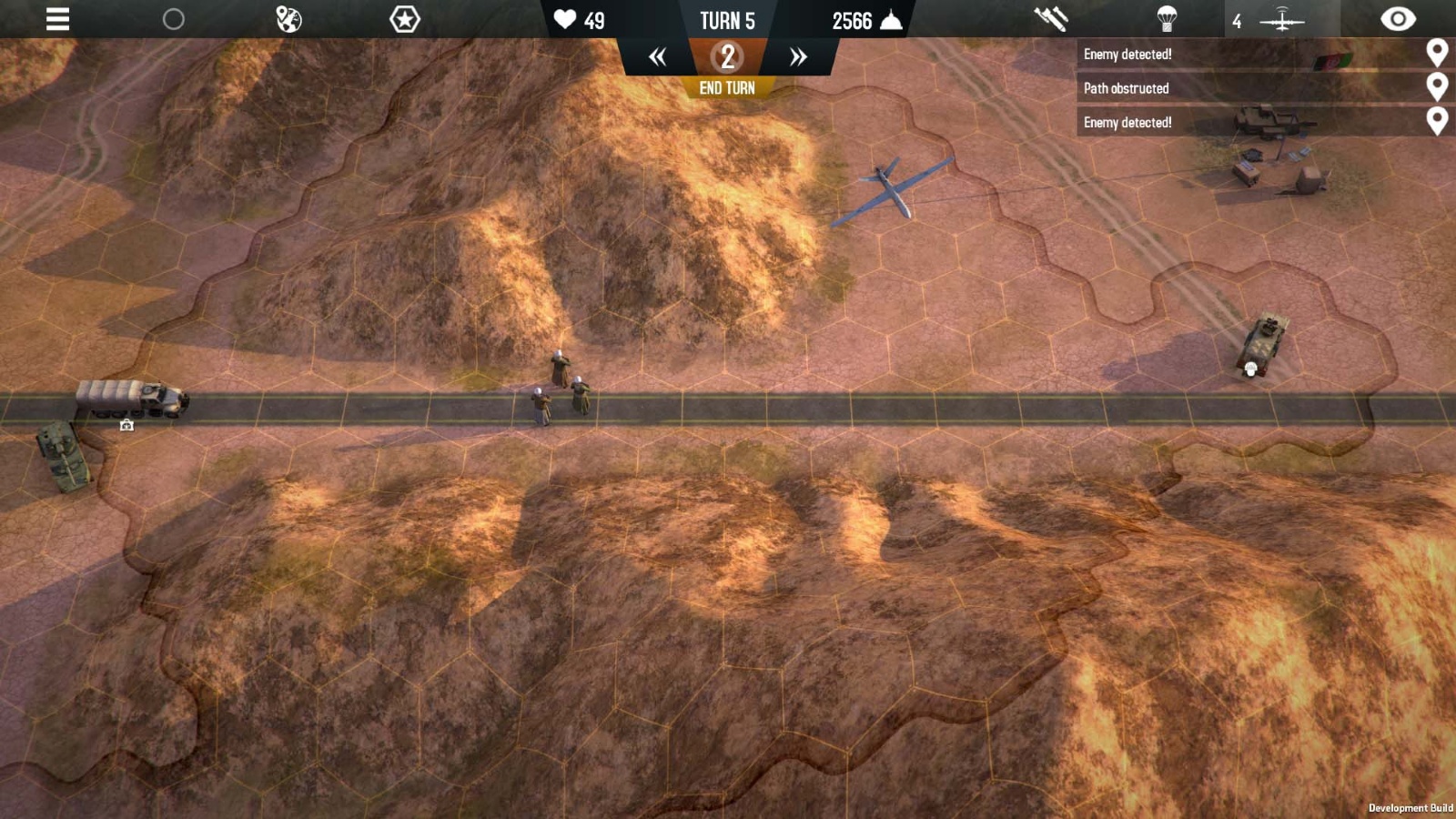Click the empty circle icon in top bar
Viewport: 1456px width, 819px height.
coord(173,16)
